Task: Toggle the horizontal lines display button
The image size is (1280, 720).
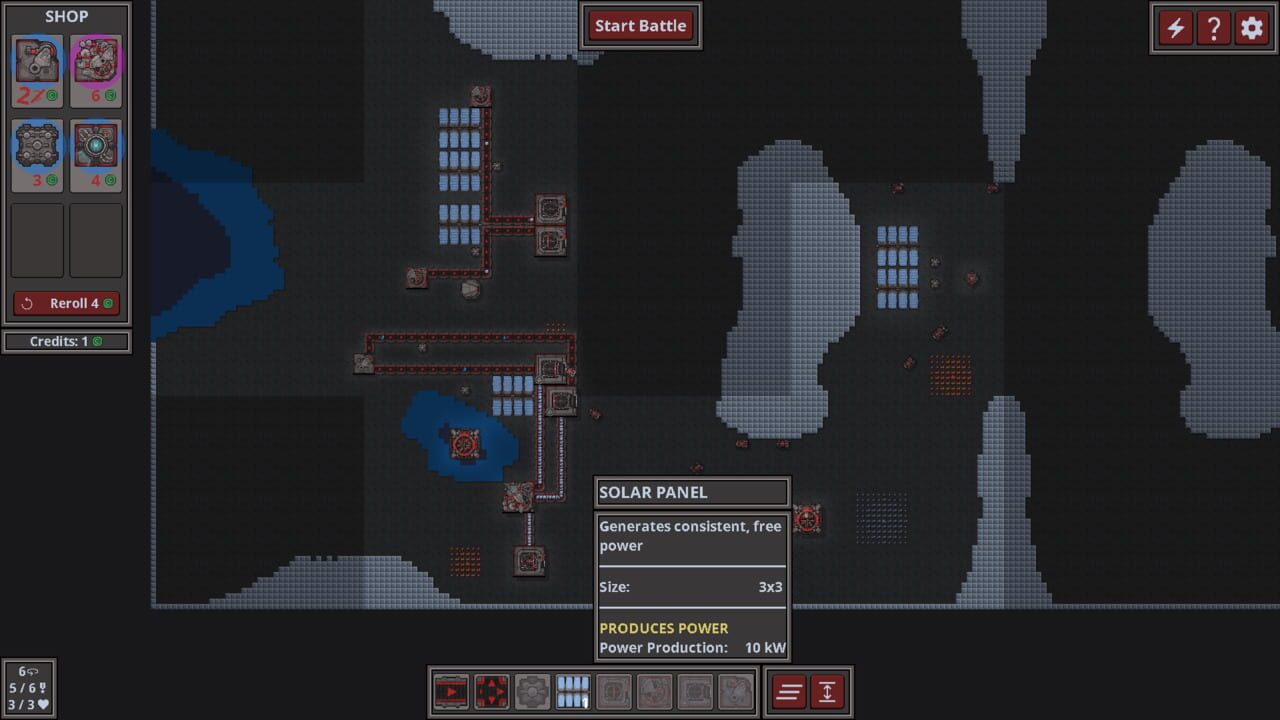Action: pyautogui.click(x=789, y=690)
